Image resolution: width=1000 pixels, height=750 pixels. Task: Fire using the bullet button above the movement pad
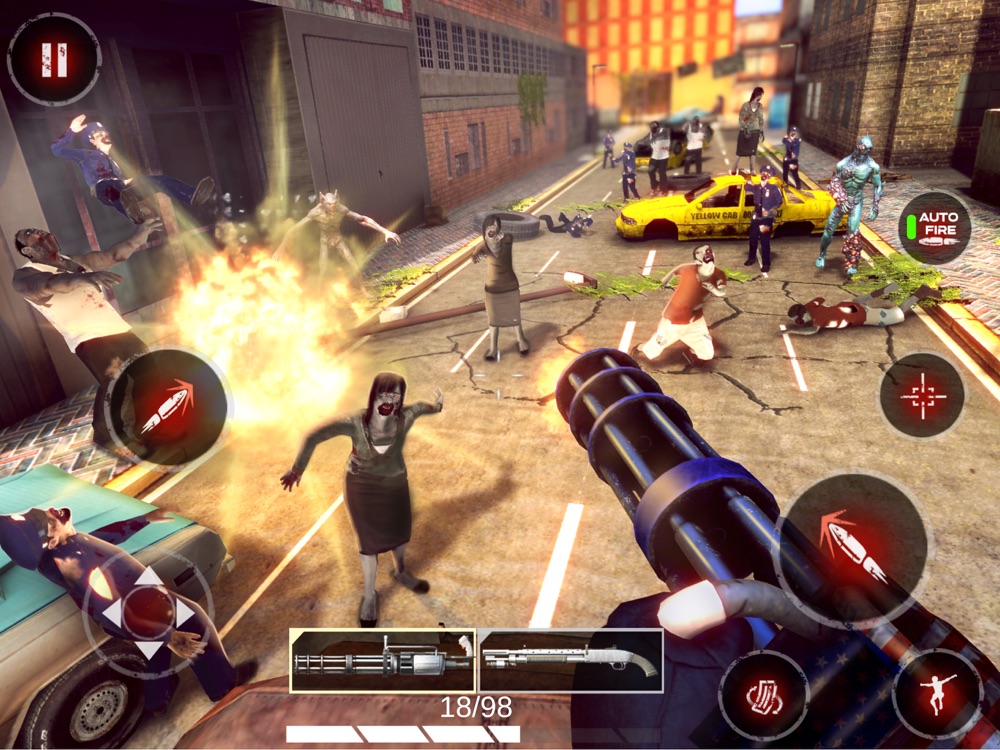tap(167, 407)
